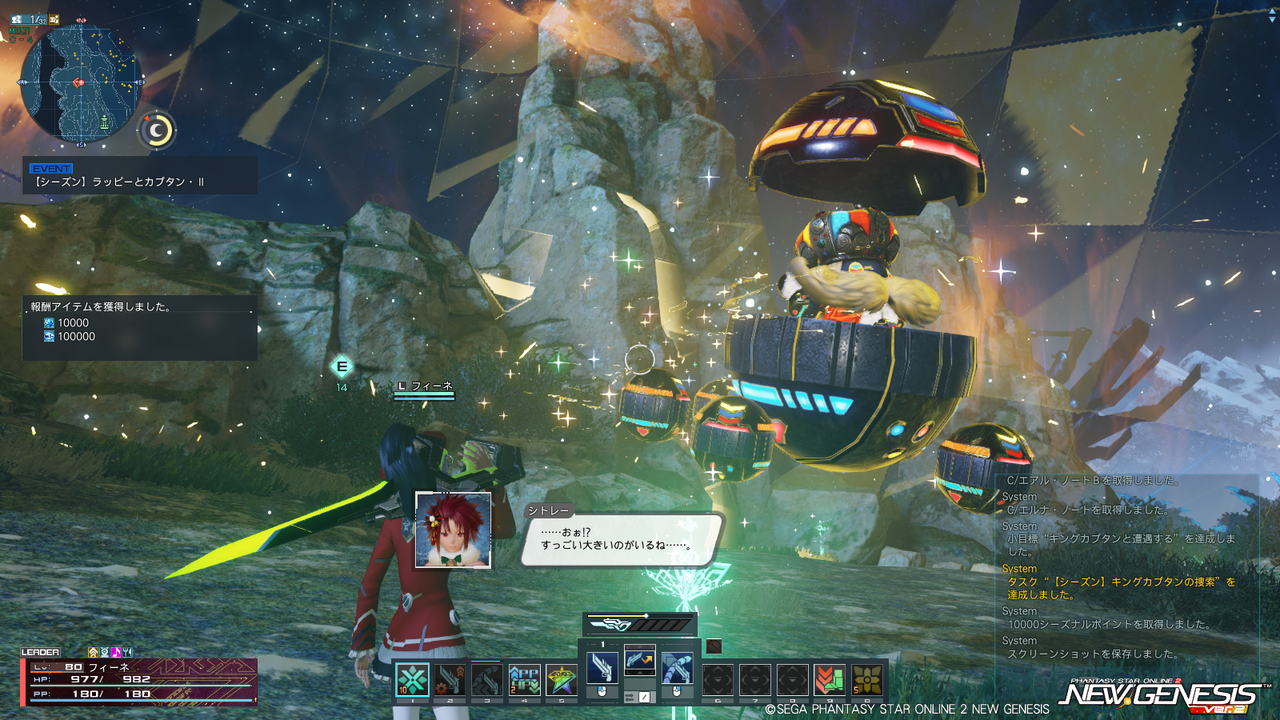This screenshot has width=1280, height=720.
Task: Use the PP up boost item slot
Action: (524, 680)
